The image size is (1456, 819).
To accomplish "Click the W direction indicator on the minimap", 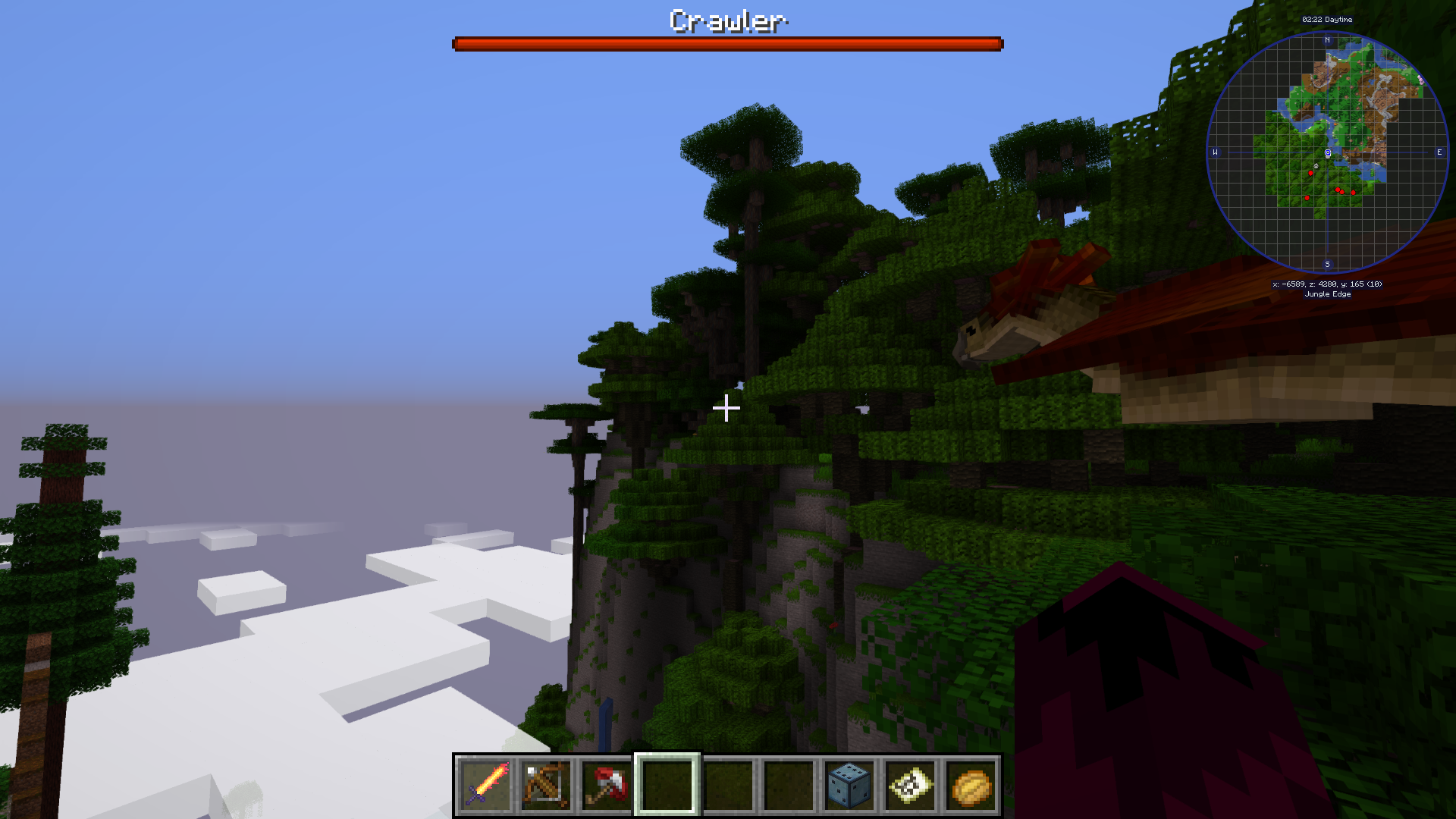I will point(1217,152).
